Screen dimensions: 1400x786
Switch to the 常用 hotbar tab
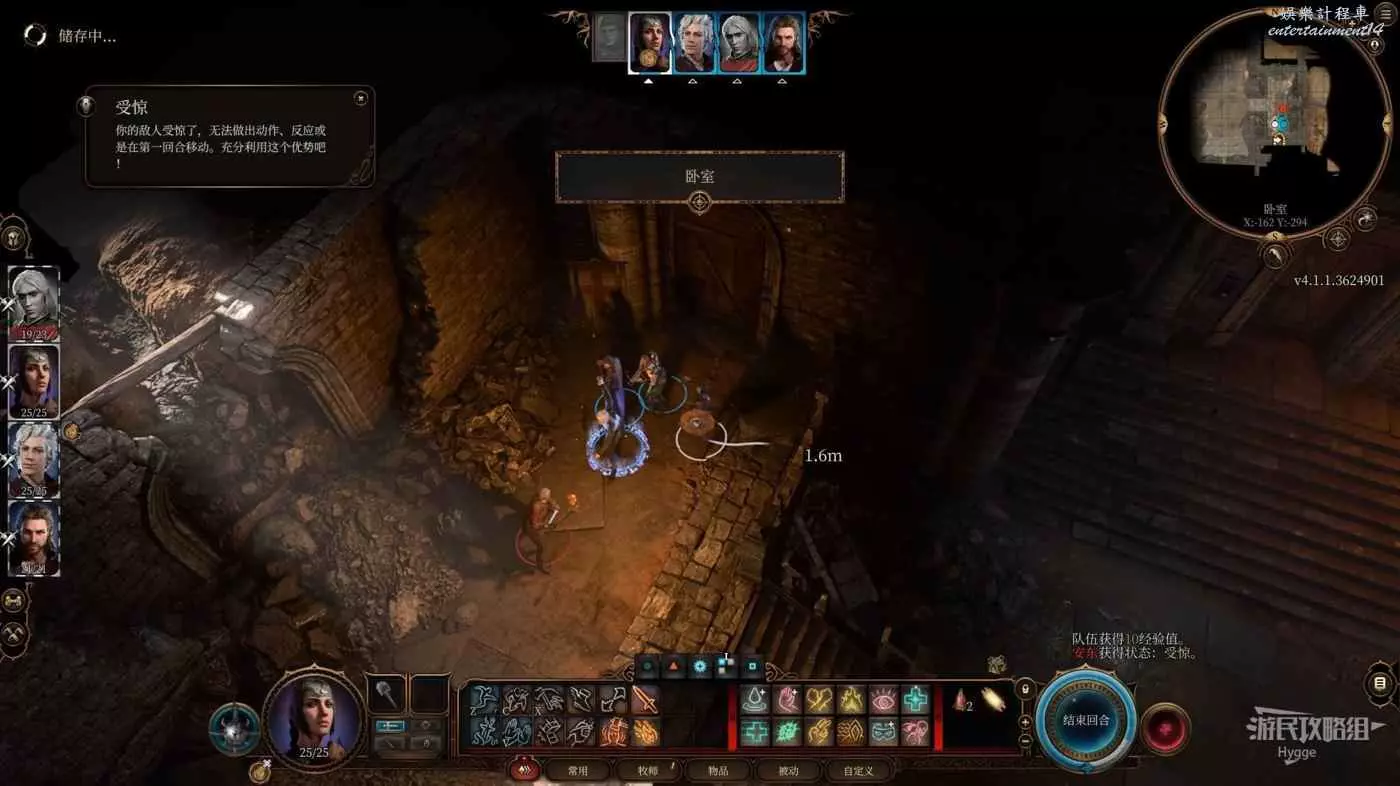click(x=578, y=770)
